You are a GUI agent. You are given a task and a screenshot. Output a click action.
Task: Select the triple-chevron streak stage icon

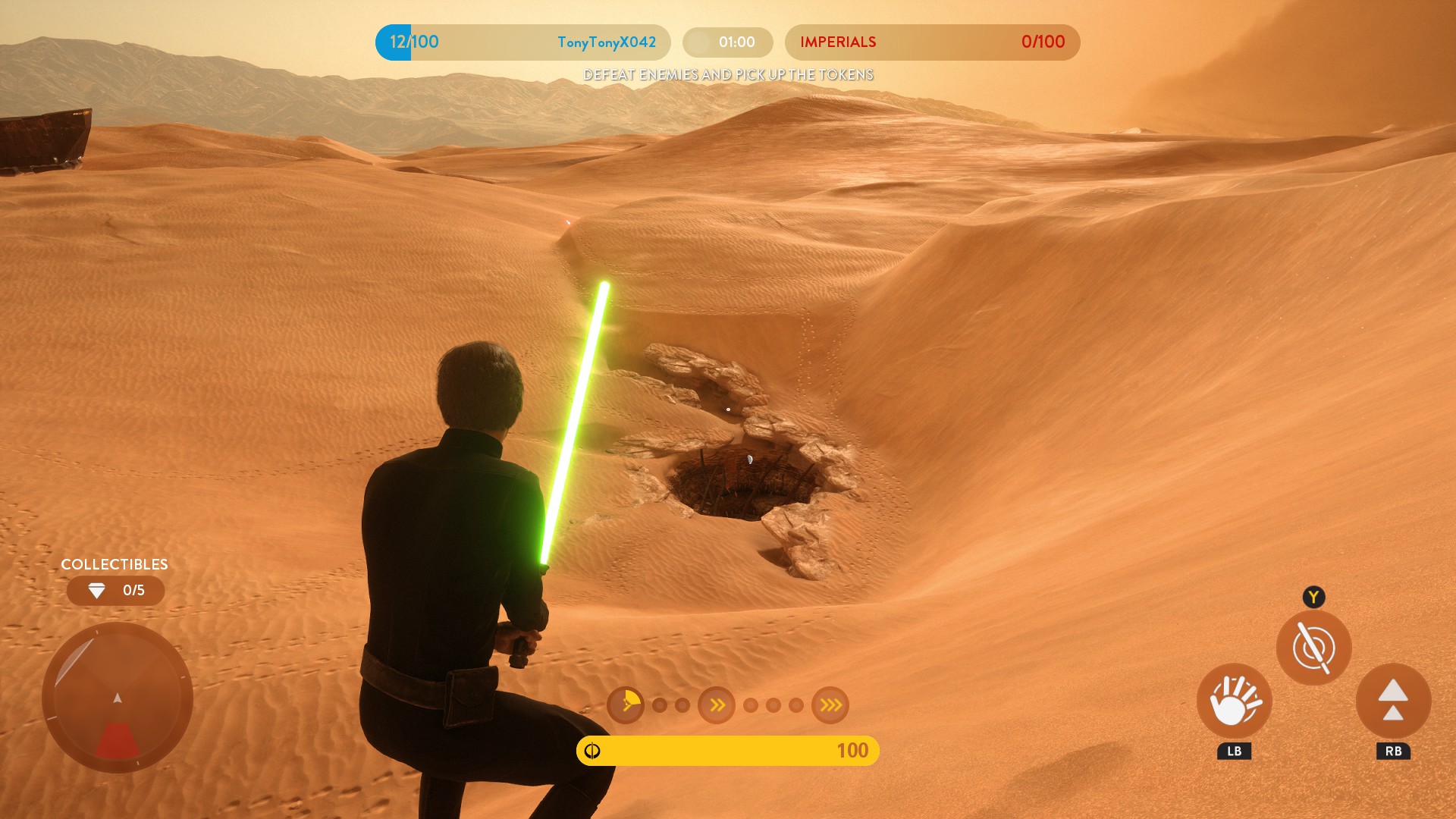pyautogui.click(x=830, y=705)
